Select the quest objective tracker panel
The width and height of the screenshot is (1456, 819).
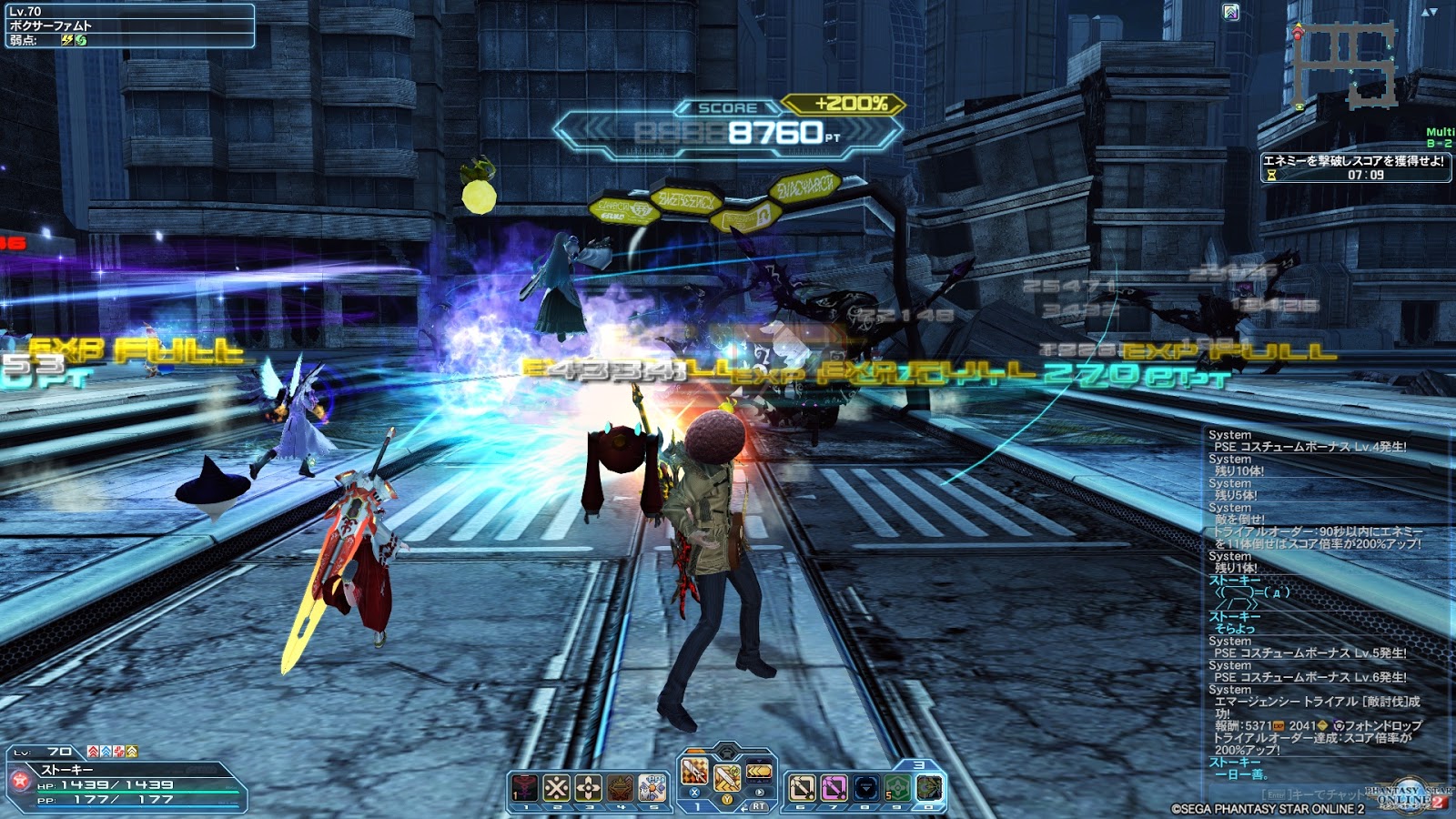(x=1355, y=167)
